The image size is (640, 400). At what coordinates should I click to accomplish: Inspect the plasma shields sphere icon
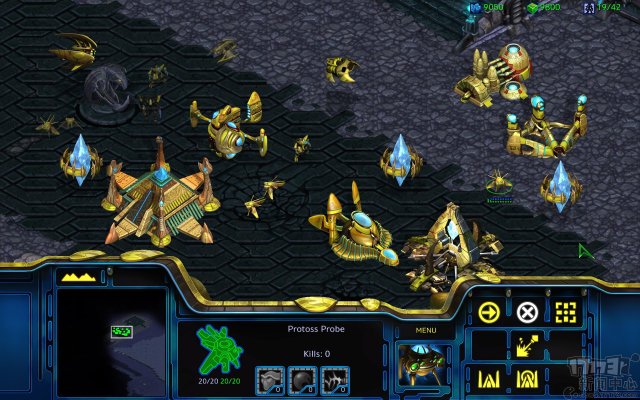coord(304,380)
